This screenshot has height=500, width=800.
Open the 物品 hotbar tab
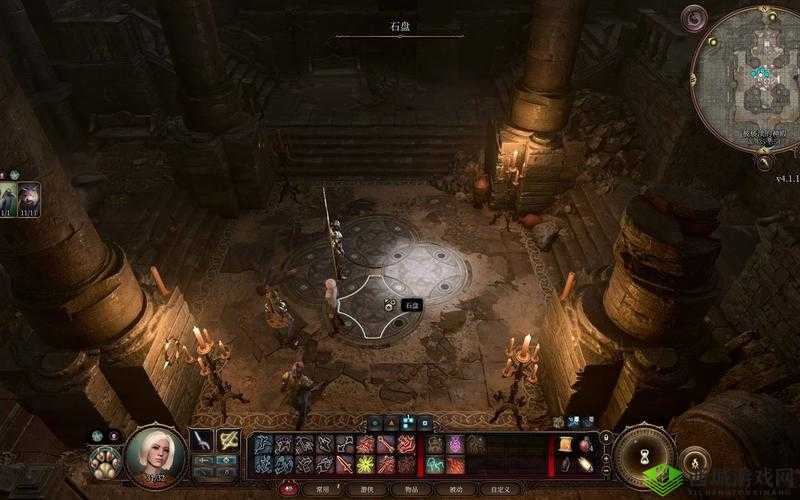pyautogui.click(x=410, y=489)
